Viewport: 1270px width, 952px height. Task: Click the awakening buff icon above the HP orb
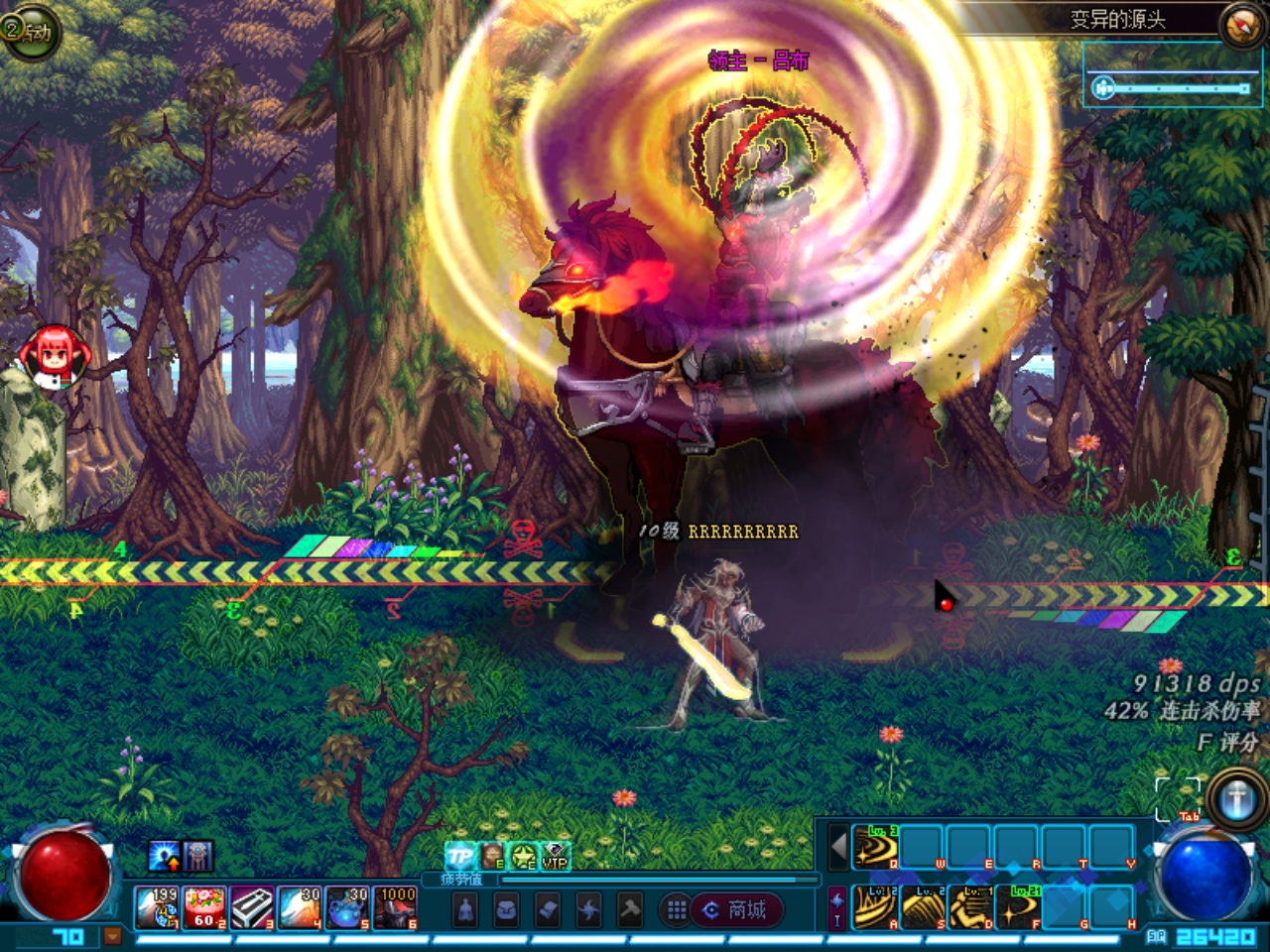pyautogui.click(x=163, y=855)
